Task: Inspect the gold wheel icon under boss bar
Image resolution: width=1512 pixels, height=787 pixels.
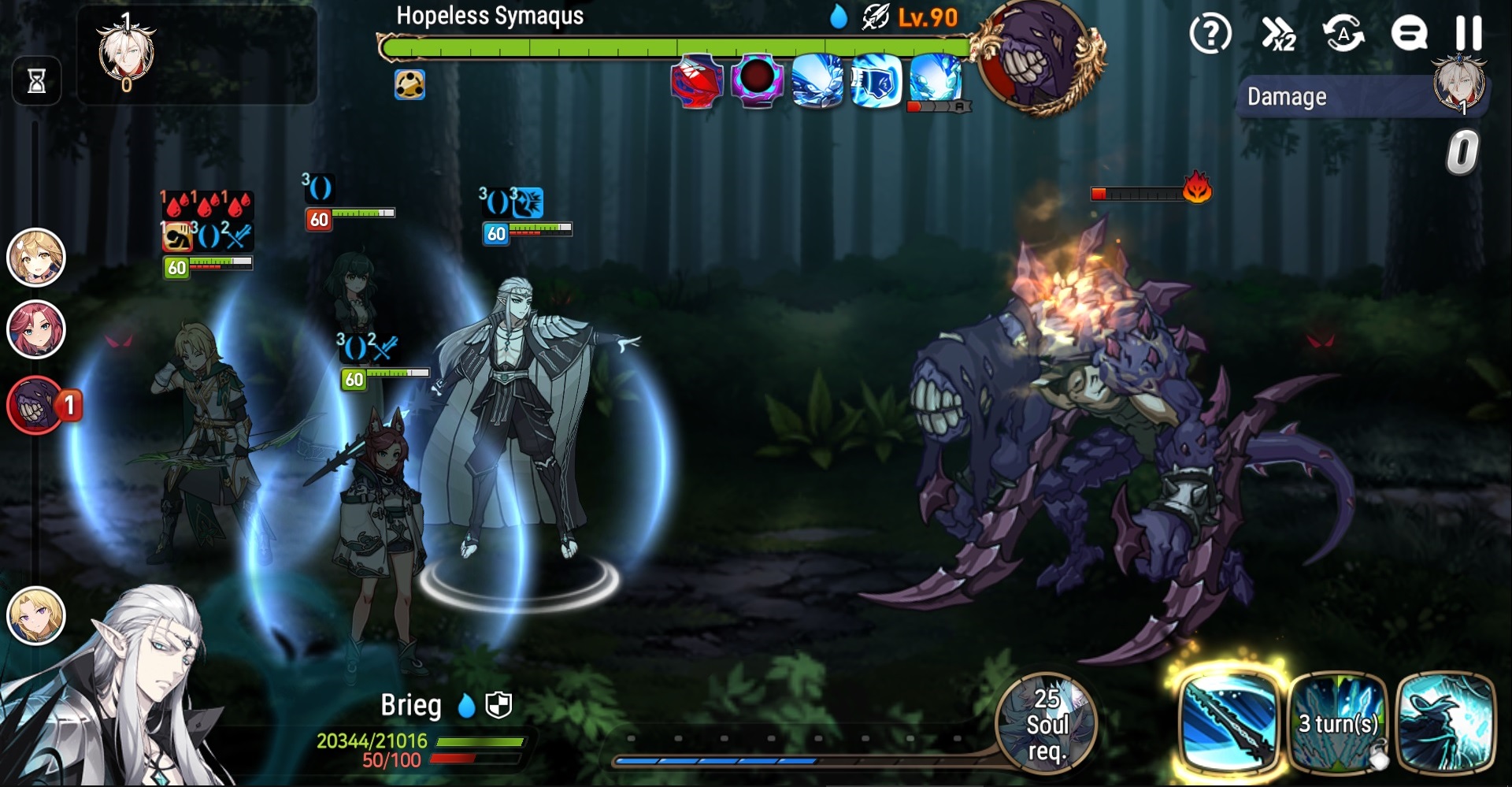Action: pyautogui.click(x=409, y=84)
